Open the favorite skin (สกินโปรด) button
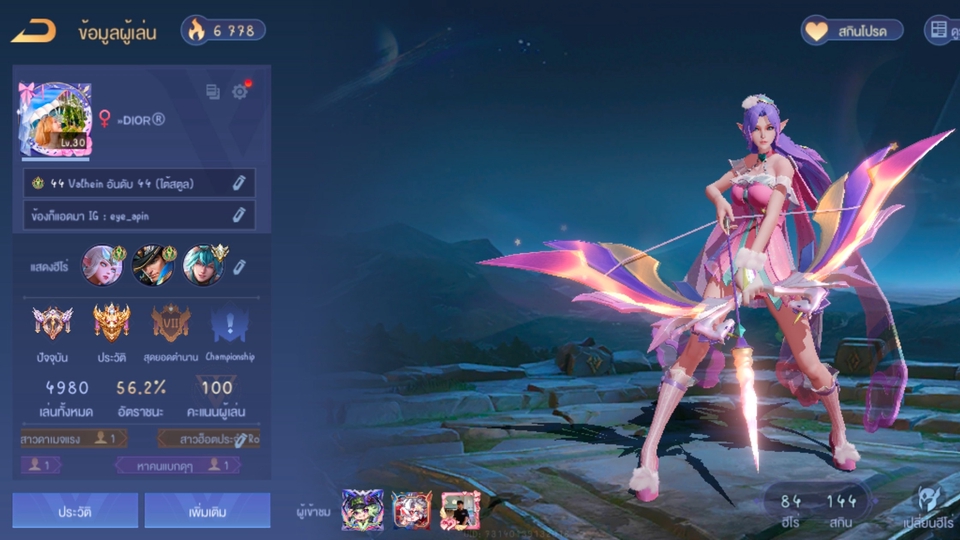This screenshot has width=960, height=540. (x=852, y=30)
